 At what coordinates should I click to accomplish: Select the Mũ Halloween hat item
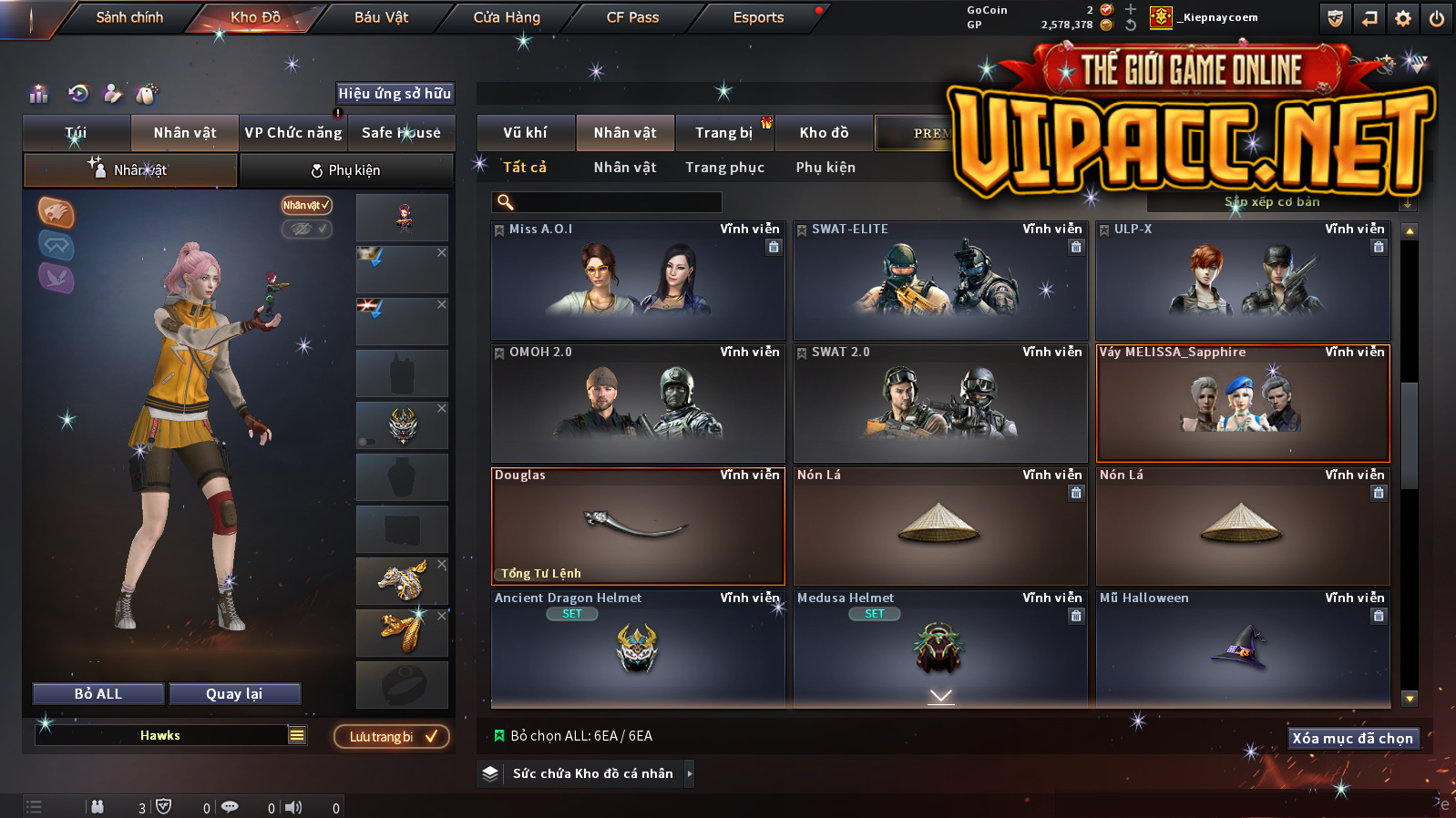pos(1243,649)
